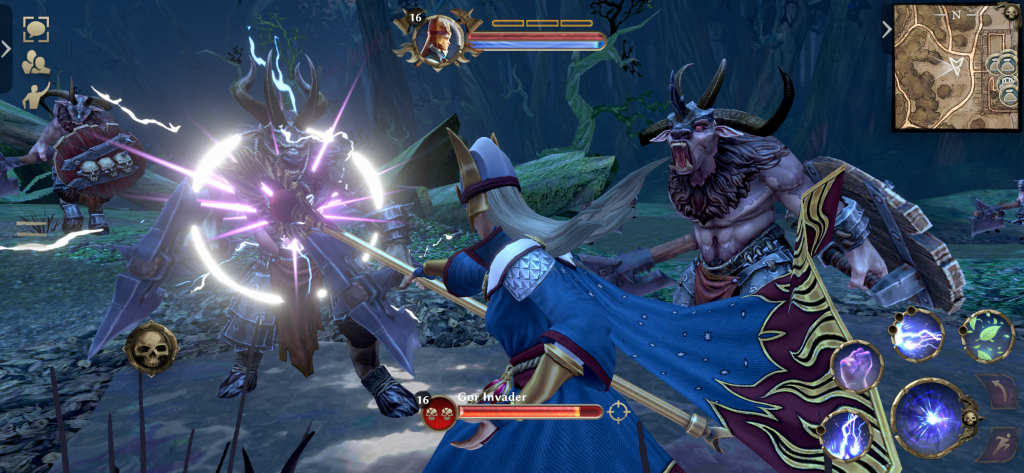This screenshot has width=1024, height=473.
Task: Trigger the lightning strike ability
Action: pos(845,433)
